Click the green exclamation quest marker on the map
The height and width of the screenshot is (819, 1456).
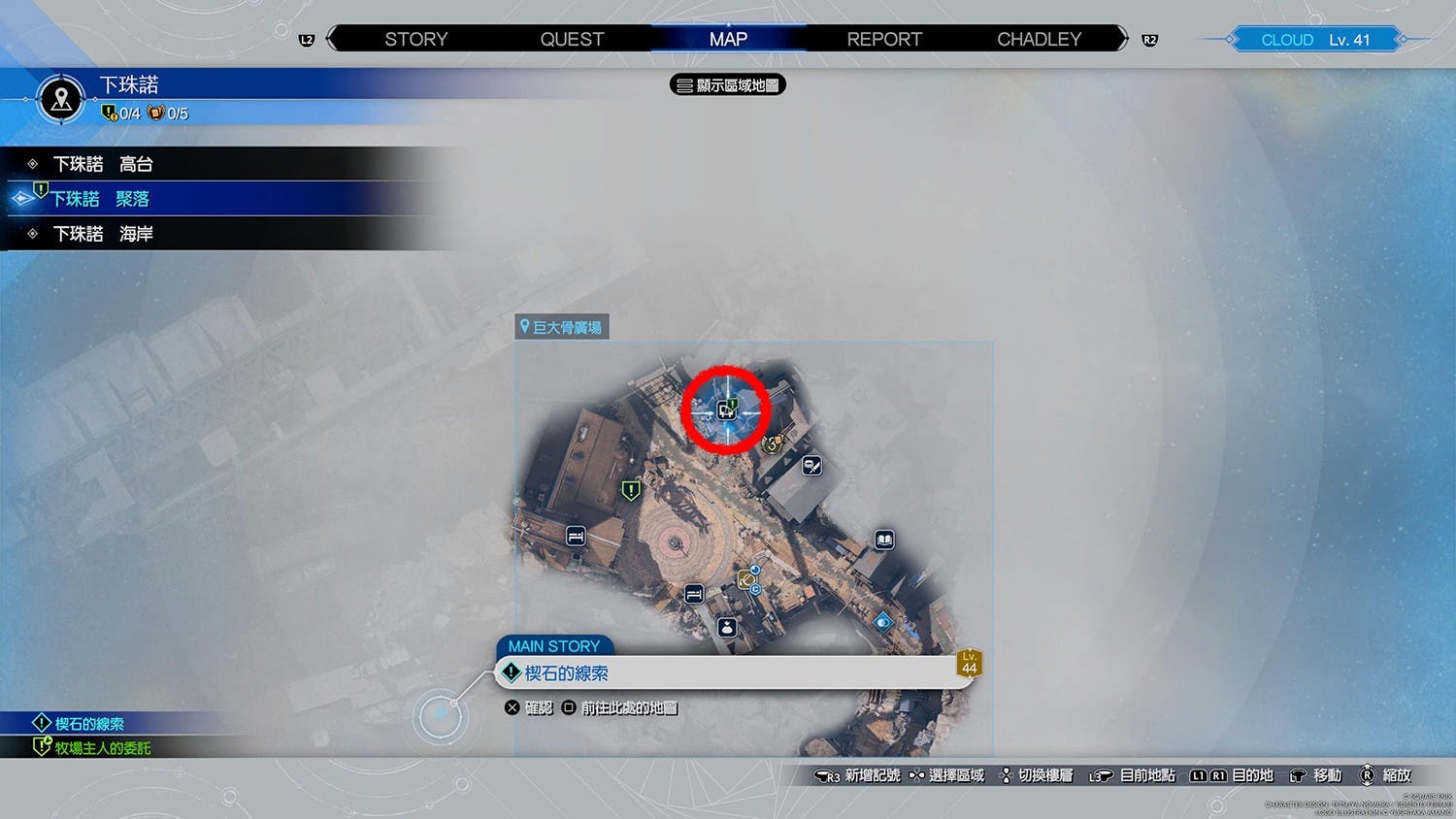click(631, 491)
